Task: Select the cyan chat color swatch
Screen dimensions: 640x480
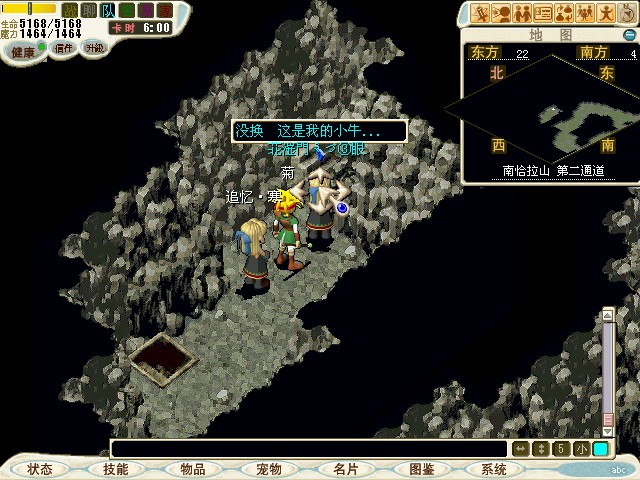Action: click(600, 449)
